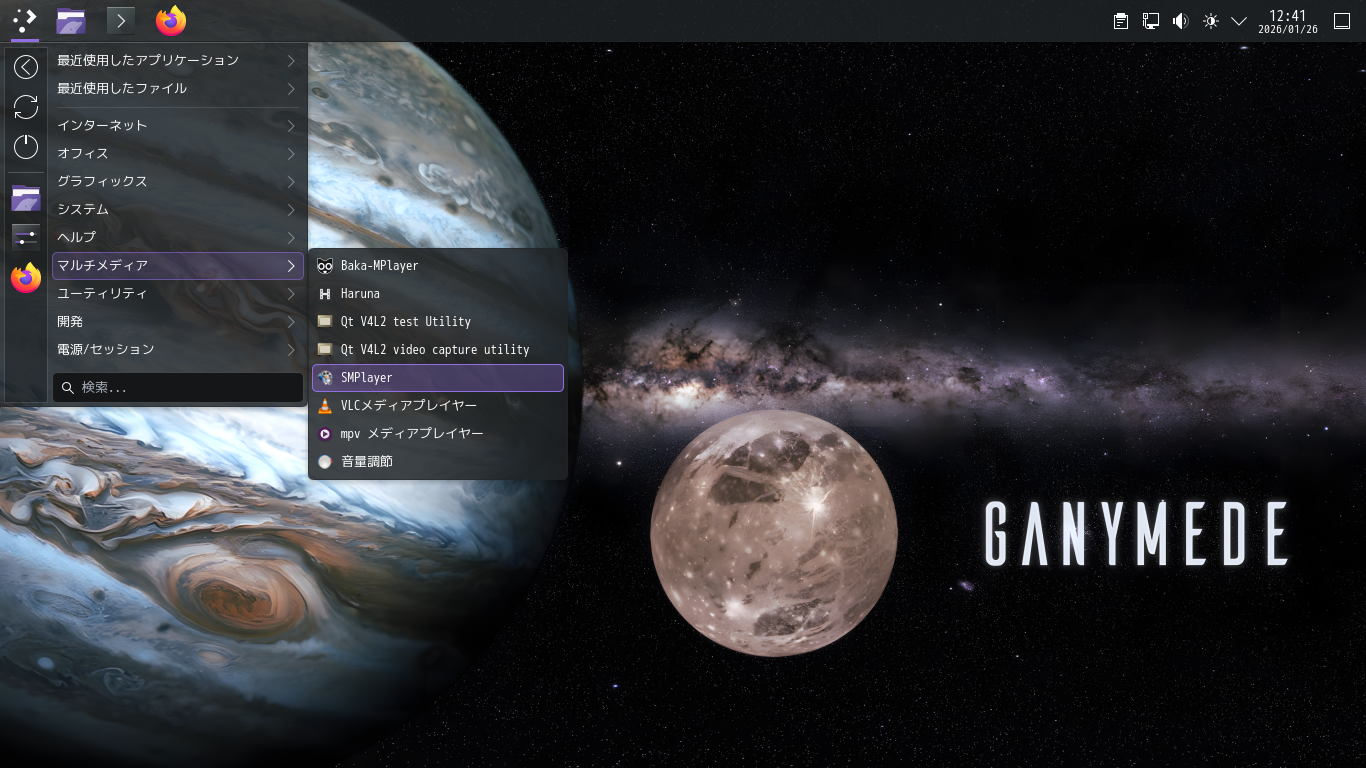Click the power icon in menu sidebar

[x=26, y=147]
